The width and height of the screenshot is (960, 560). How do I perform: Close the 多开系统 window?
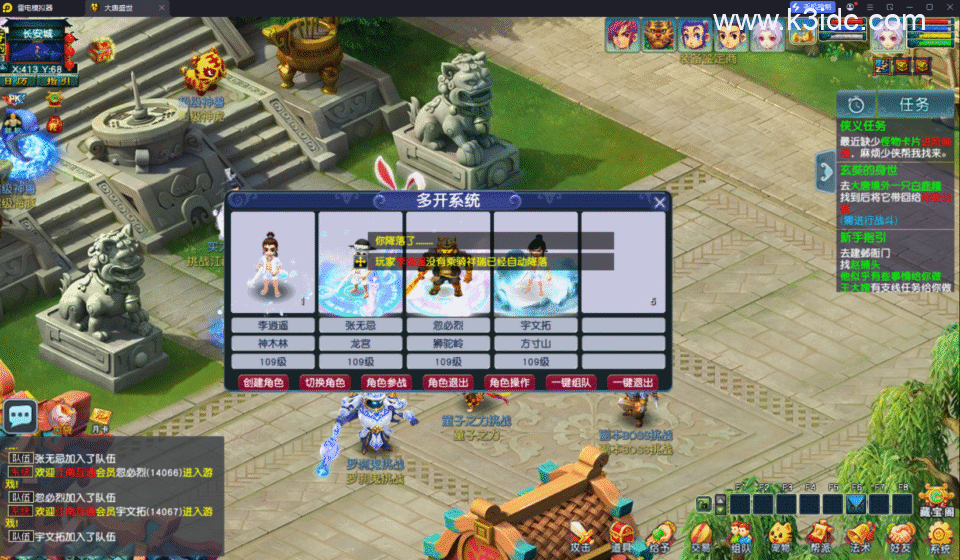point(659,203)
